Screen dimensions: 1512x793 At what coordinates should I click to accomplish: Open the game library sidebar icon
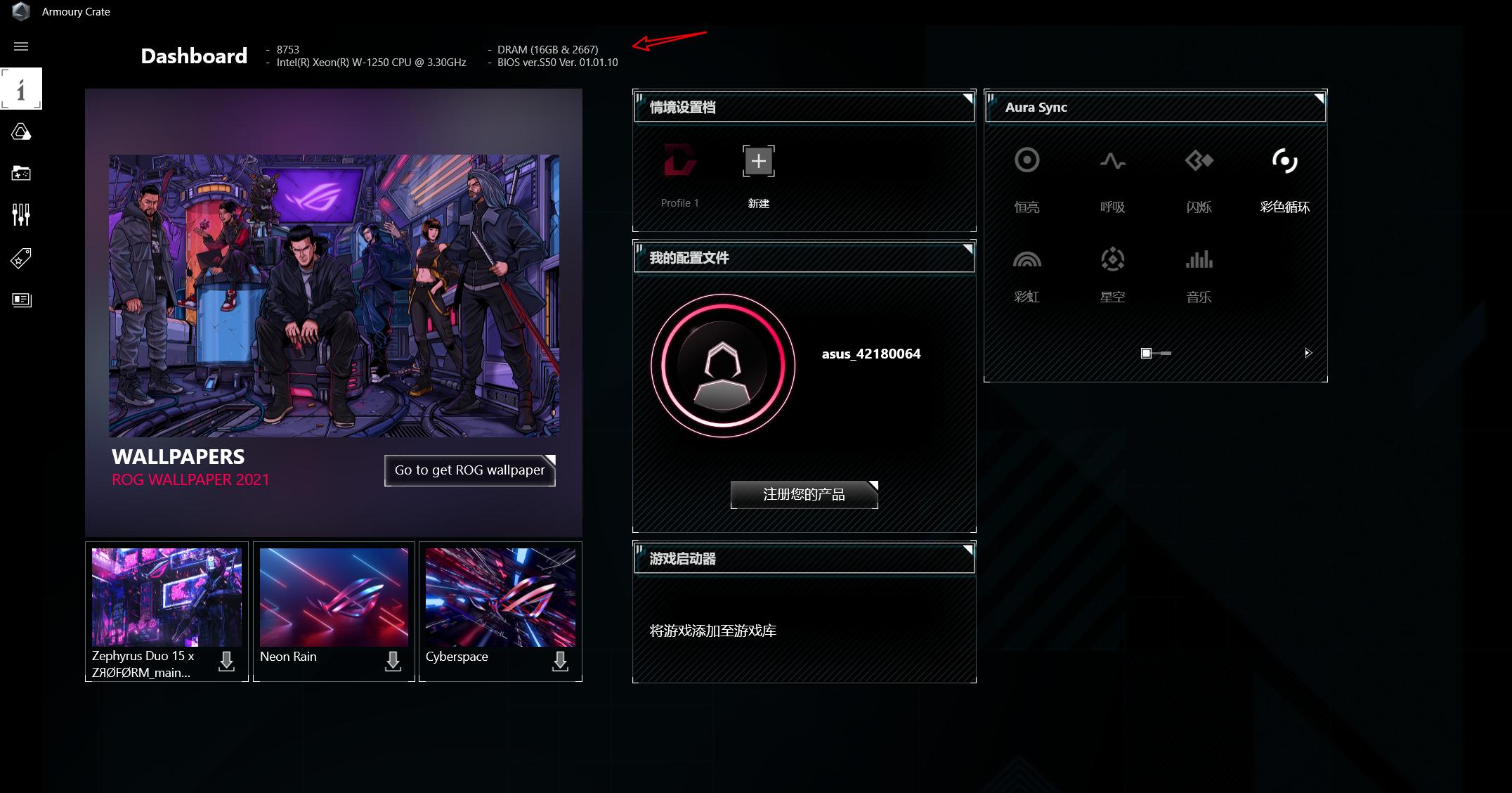[x=21, y=173]
